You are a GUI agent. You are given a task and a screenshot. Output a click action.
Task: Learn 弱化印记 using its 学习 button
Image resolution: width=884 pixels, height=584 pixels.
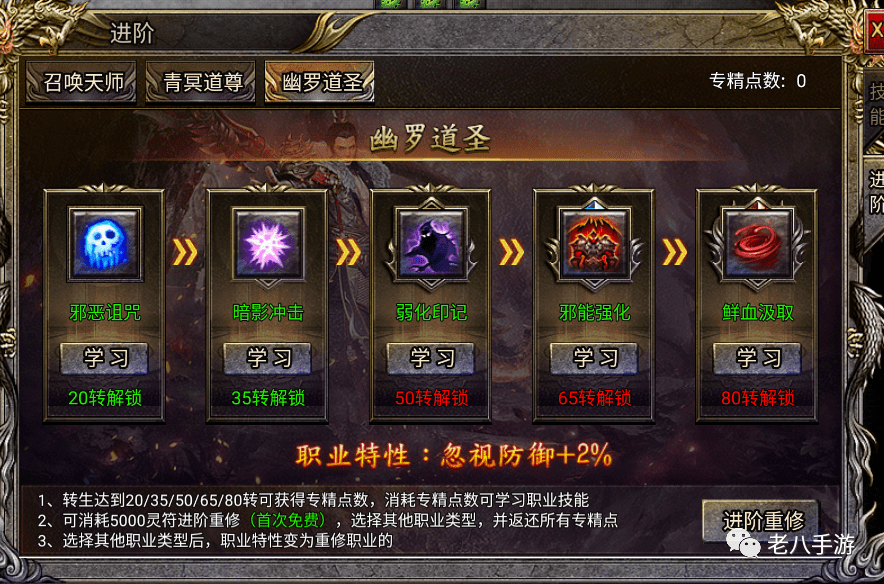(x=431, y=357)
